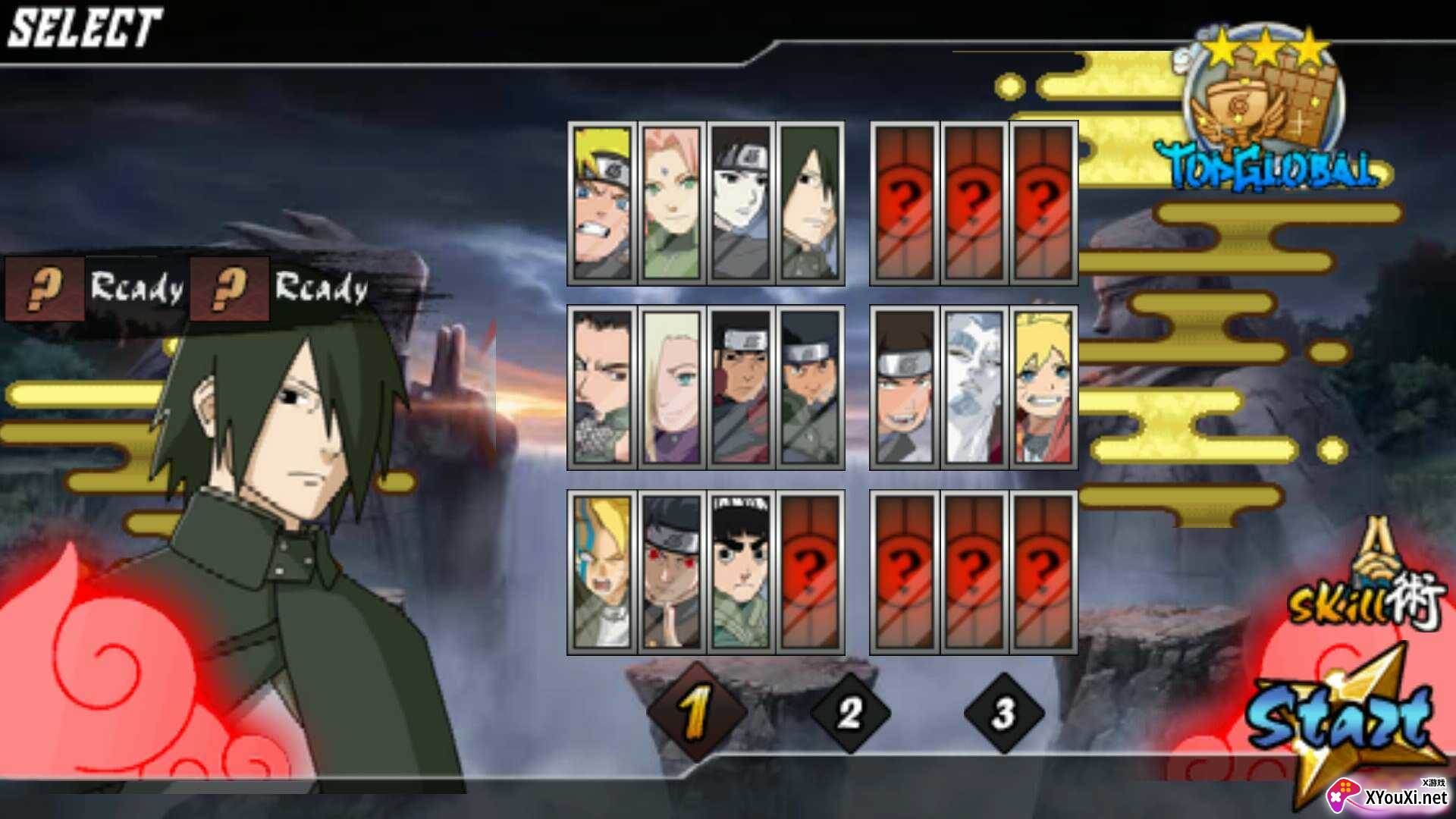
Task: Switch to character page 3
Action: pyautogui.click(x=1003, y=713)
